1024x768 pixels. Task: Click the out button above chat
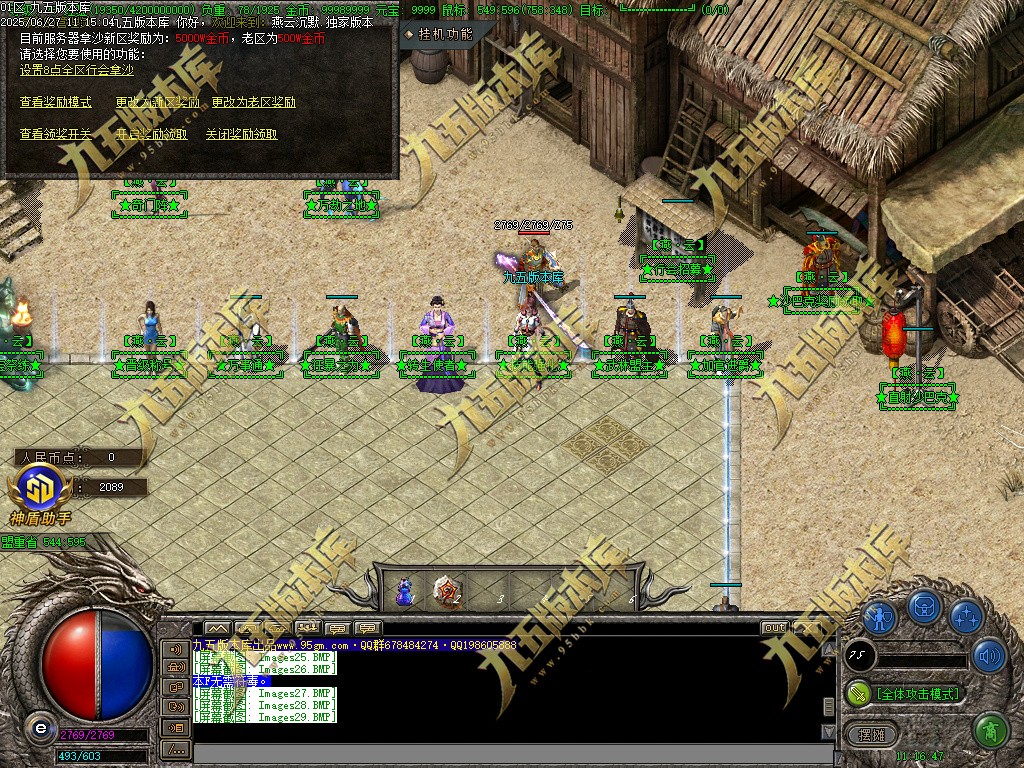coord(774,628)
